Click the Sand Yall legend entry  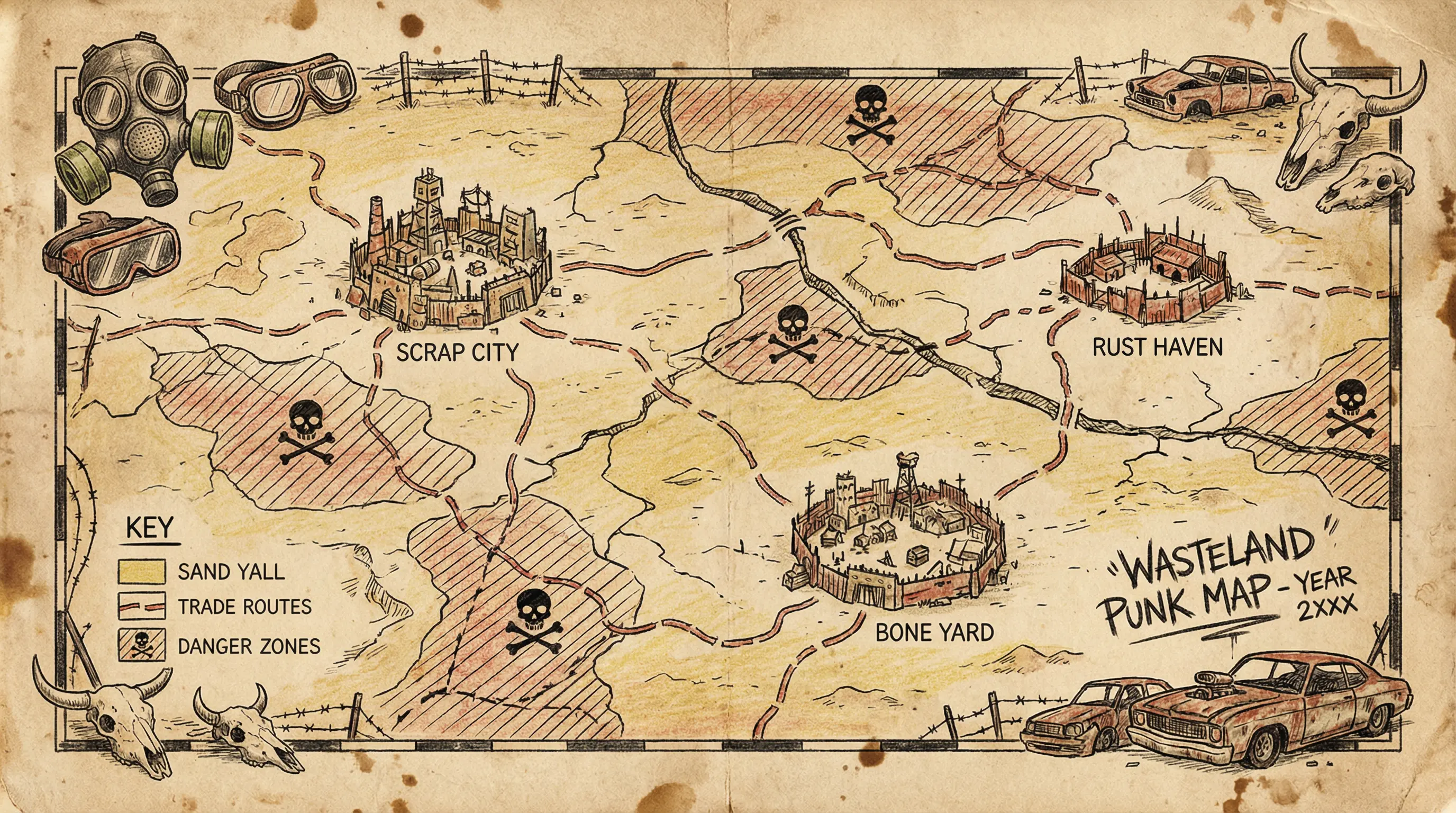tap(141, 572)
